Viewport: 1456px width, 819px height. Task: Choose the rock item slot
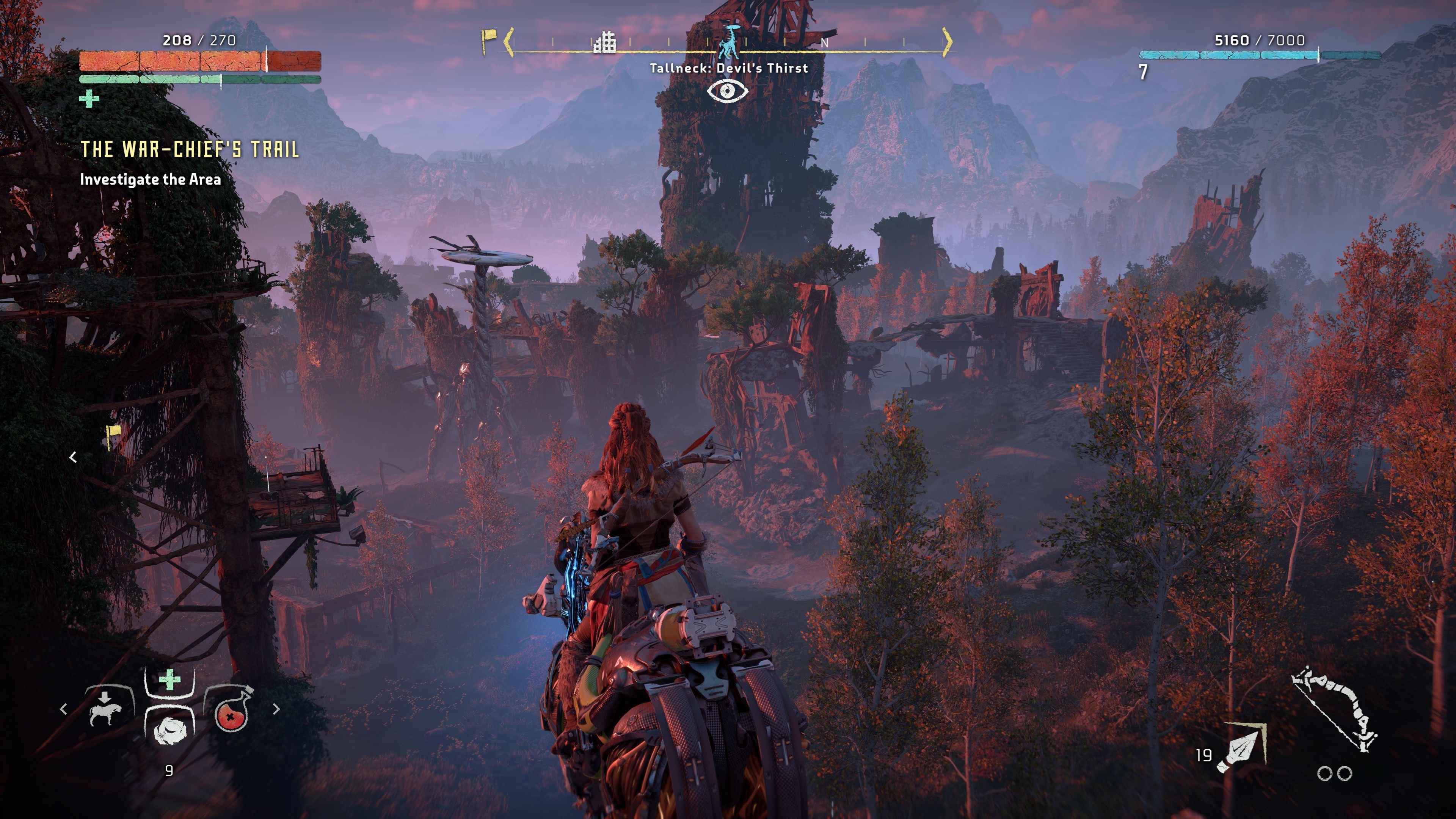(169, 728)
